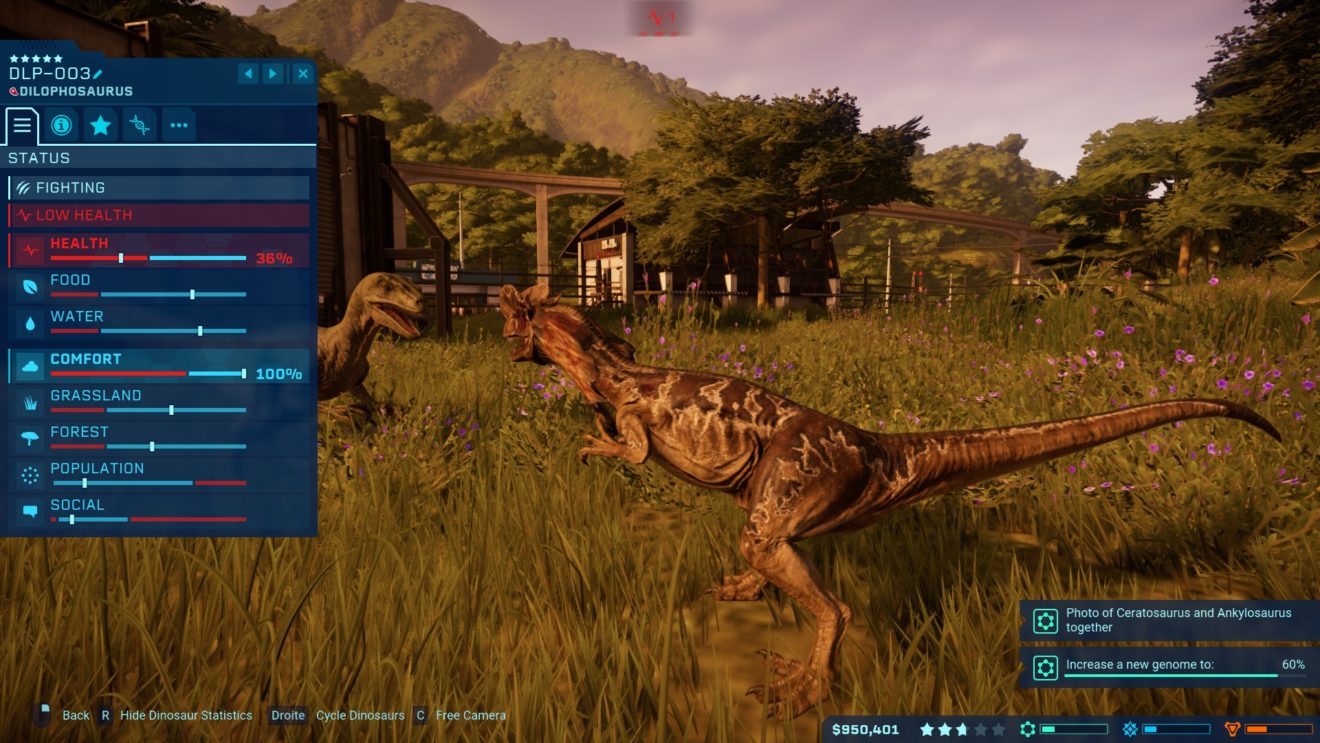Rename DLP-003 via the pencil icon
This screenshot has height=743, width=1320.
pos(98,74)
